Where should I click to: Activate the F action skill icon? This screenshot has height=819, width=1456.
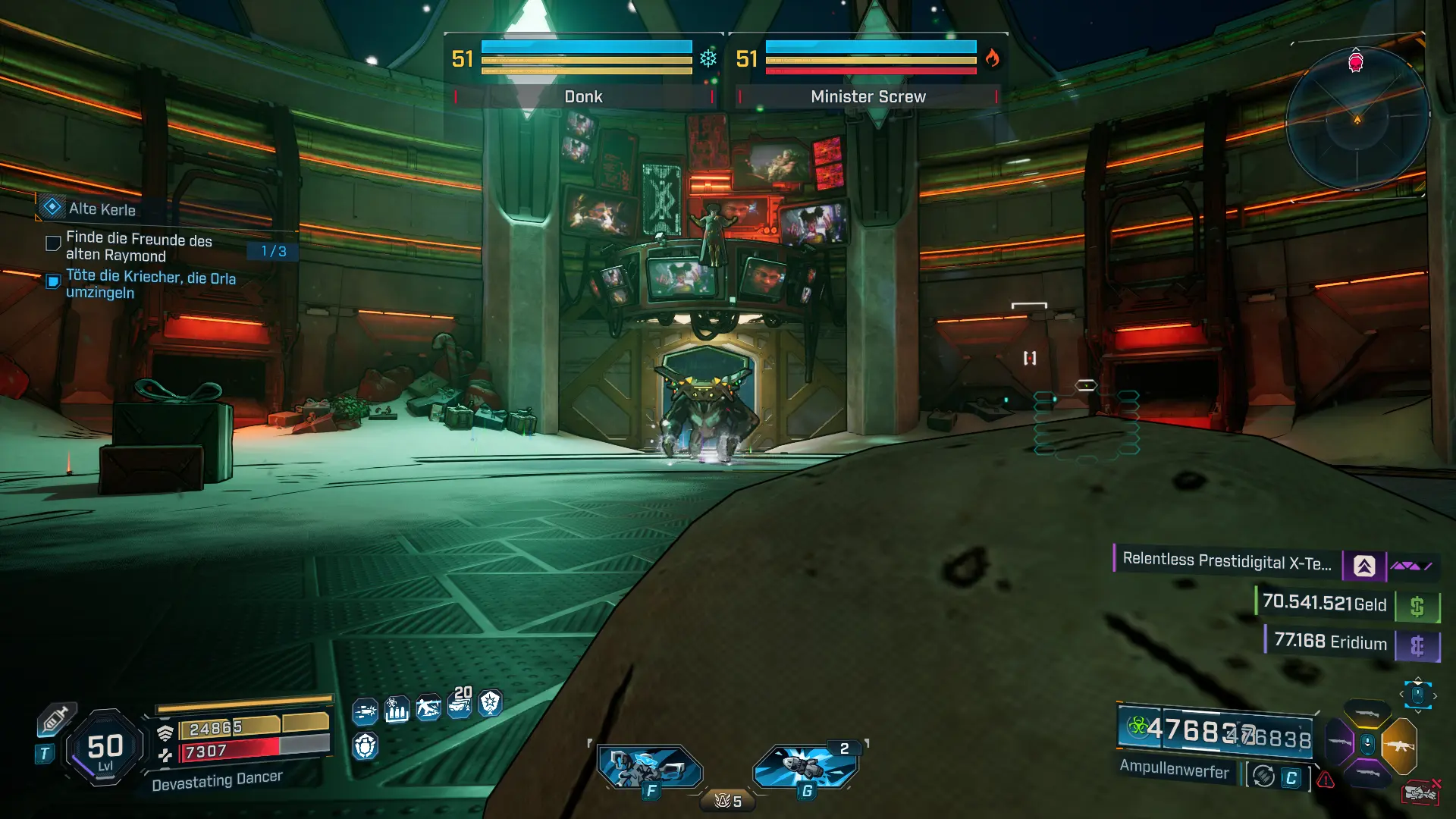pos(649,767)
